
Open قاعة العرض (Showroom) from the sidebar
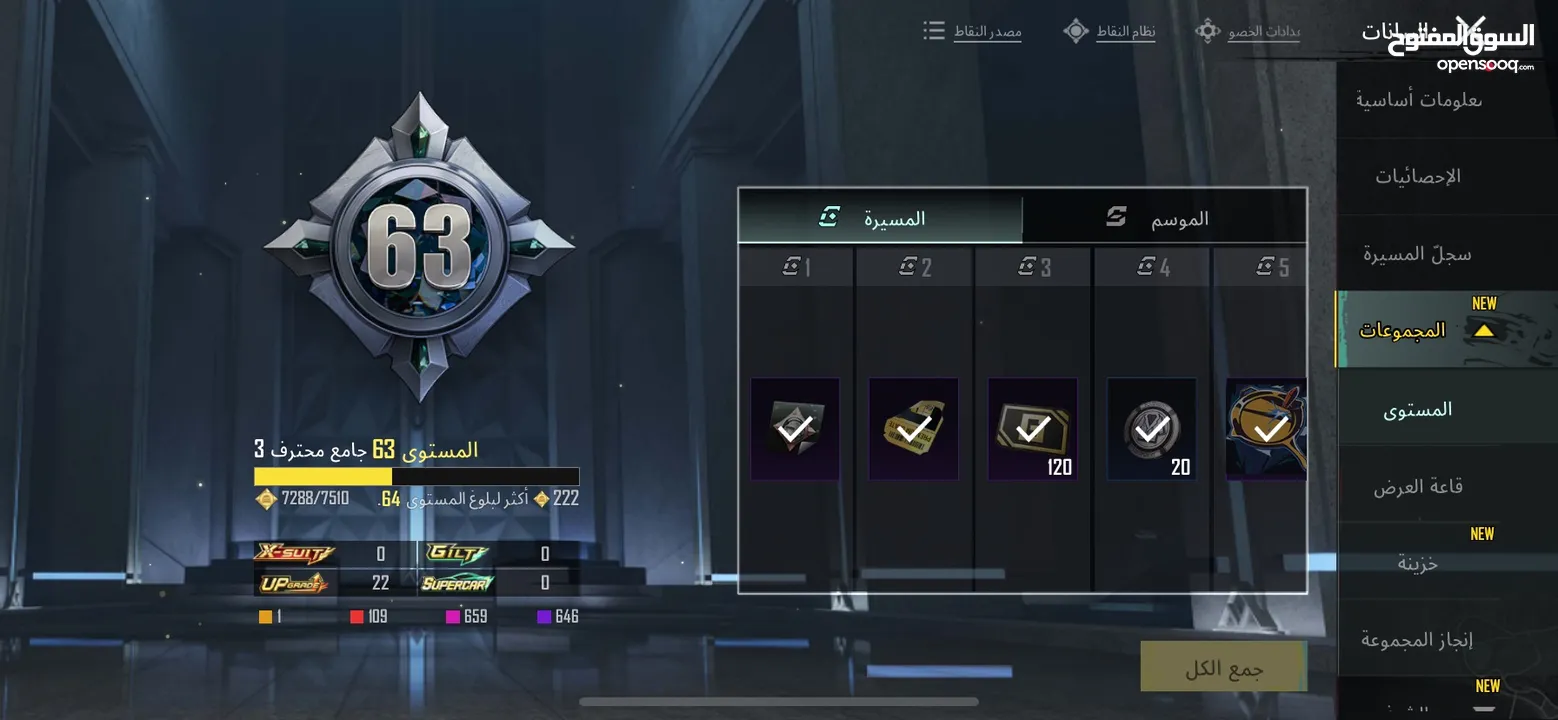tap(1418, 487)
